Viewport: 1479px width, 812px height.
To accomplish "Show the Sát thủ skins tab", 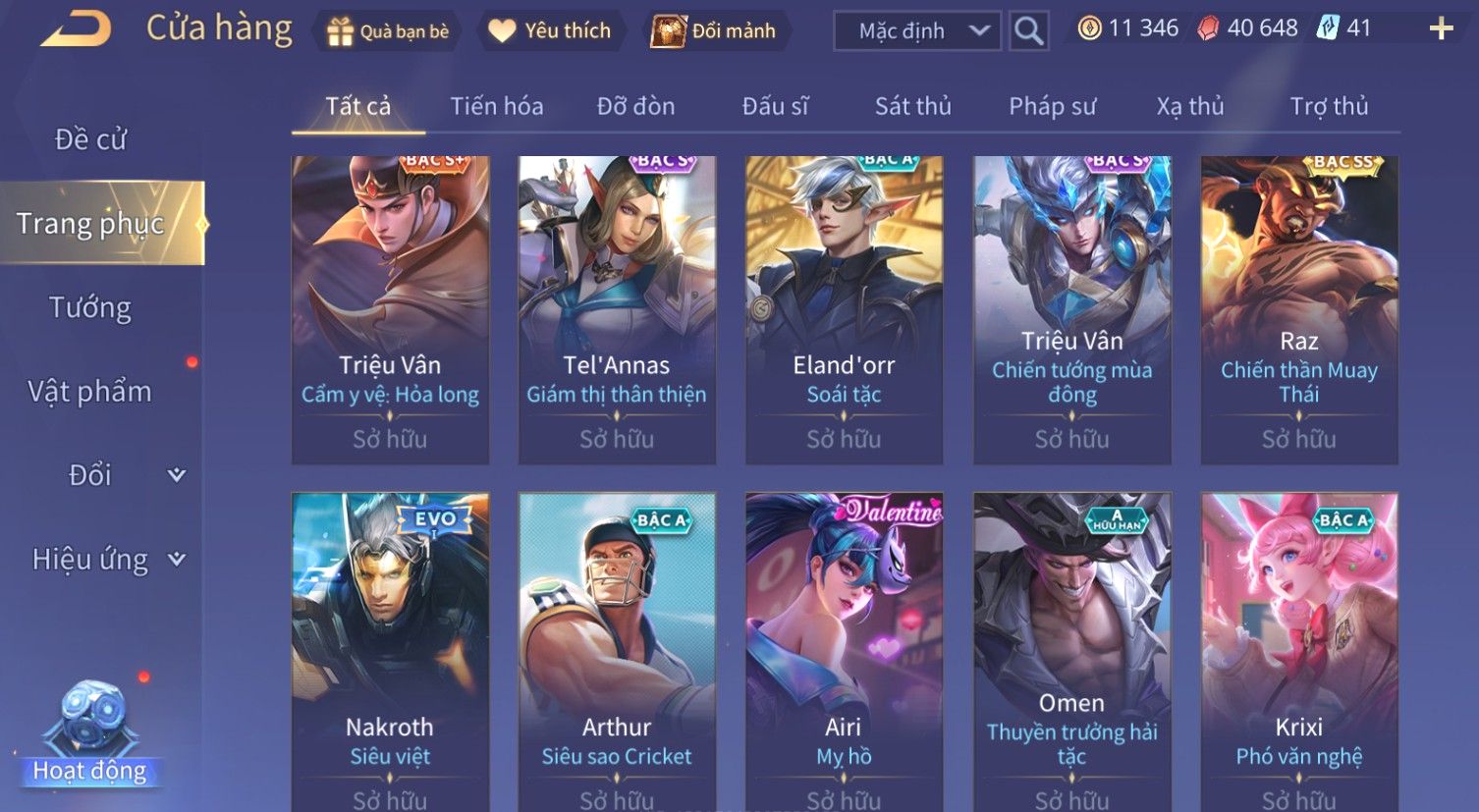I will 912,106.
